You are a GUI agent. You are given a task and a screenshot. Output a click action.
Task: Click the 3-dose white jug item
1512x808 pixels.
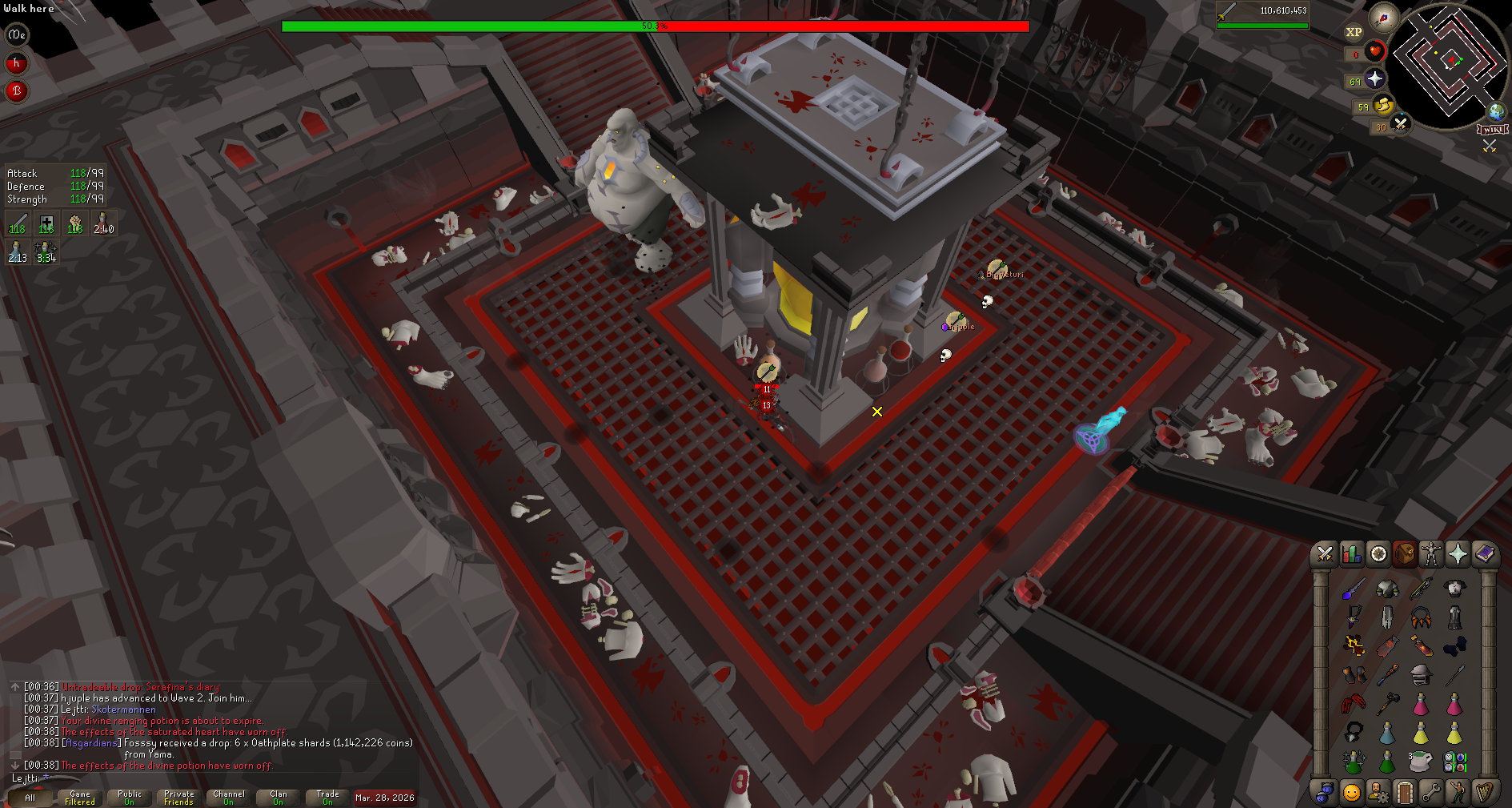pos(1421,761)
